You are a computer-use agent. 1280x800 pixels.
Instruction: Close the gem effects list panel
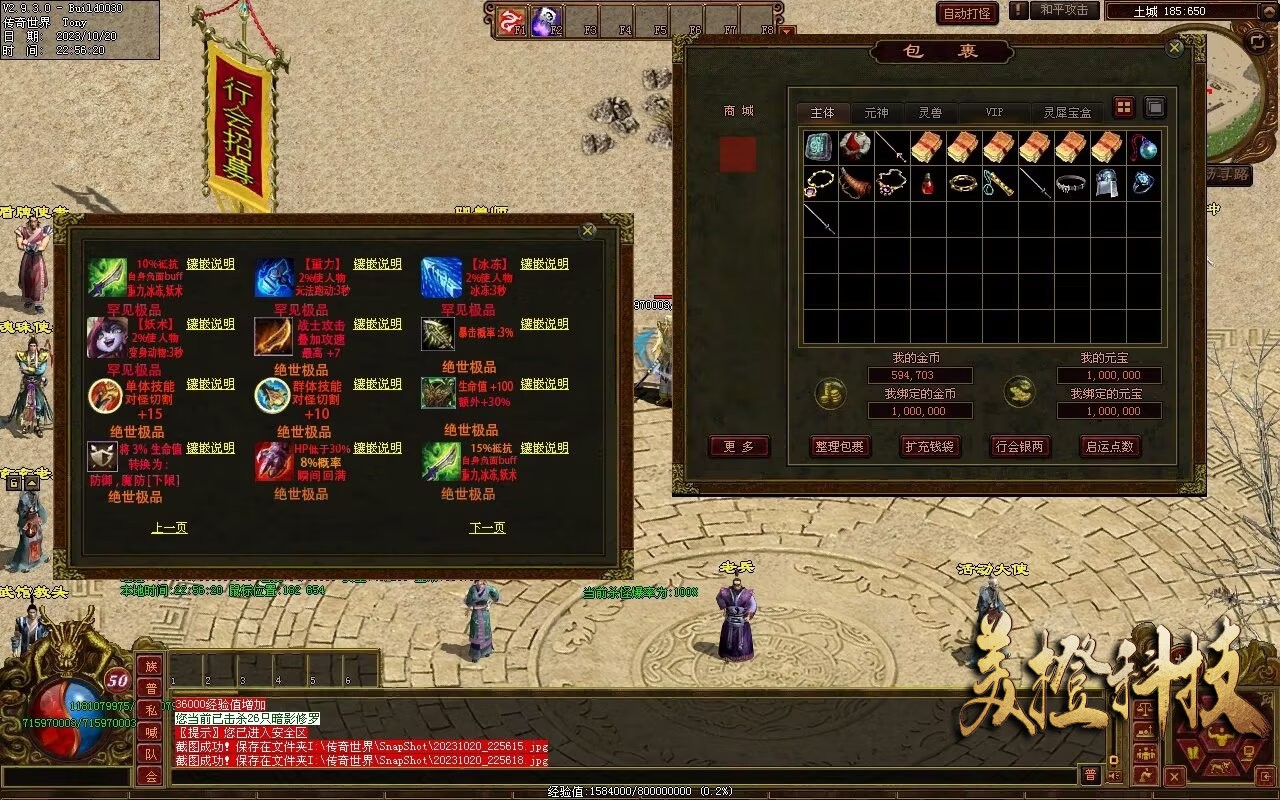(x=588, y=231)
